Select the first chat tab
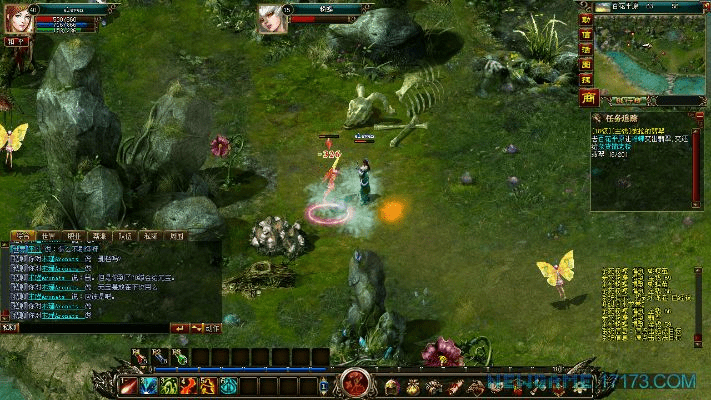 coord(22,237)
